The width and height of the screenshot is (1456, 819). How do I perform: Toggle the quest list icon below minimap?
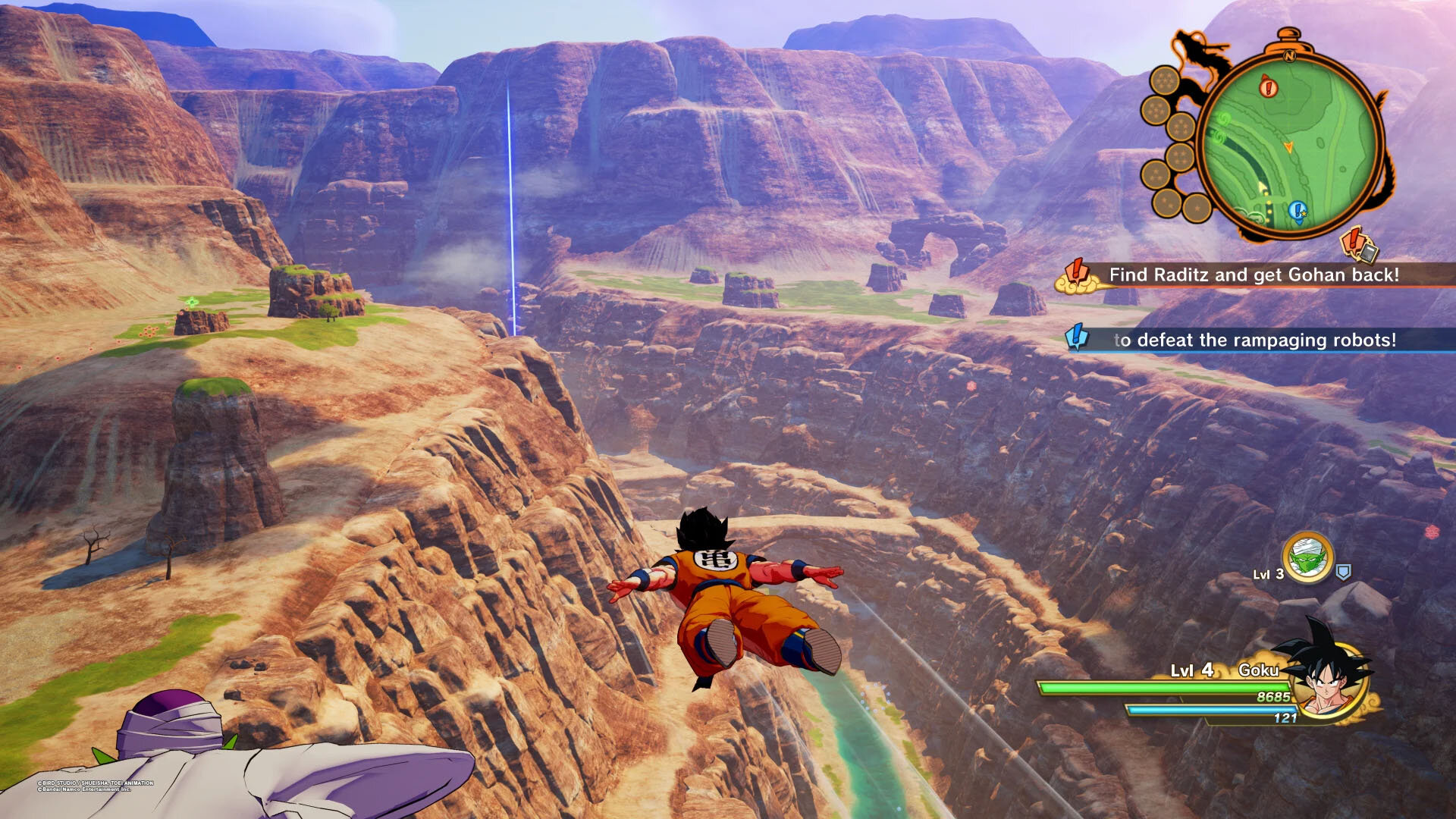click(1359, 244)
